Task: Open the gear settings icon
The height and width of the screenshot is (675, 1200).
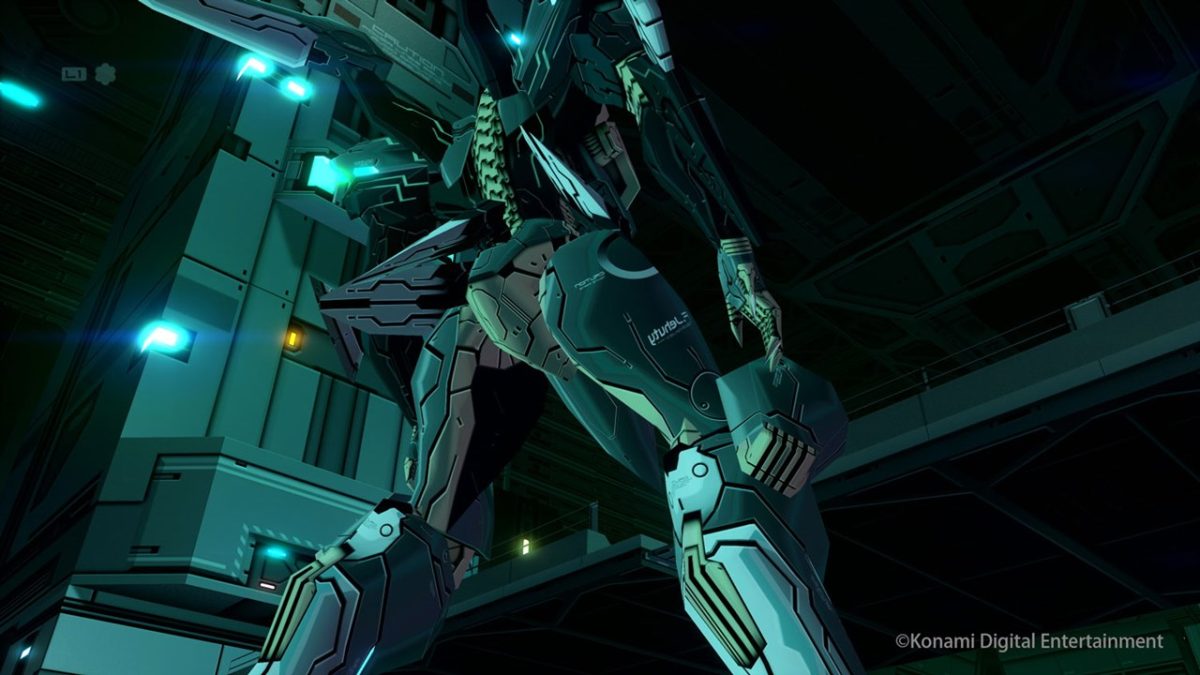Action: click(105, 73)
